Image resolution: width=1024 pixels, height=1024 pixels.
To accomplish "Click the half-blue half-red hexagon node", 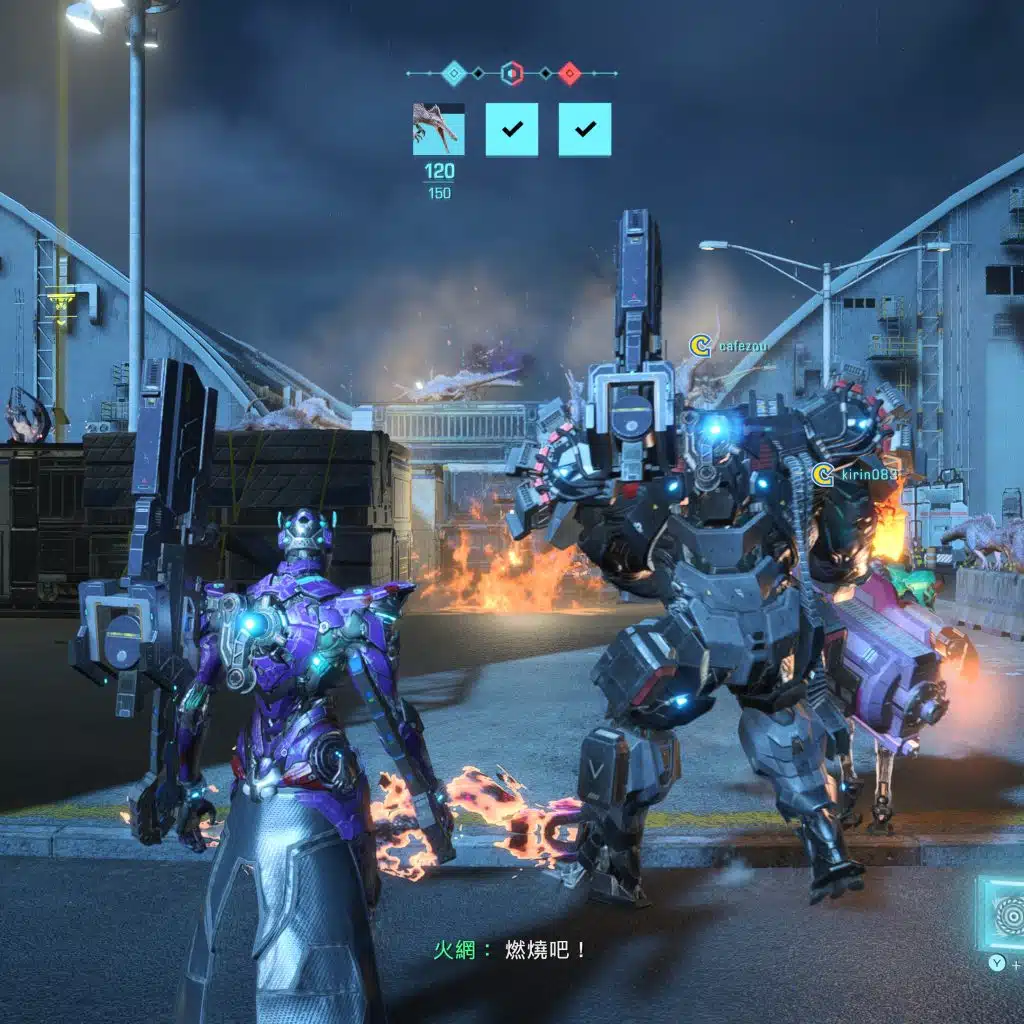I will 511,73.
